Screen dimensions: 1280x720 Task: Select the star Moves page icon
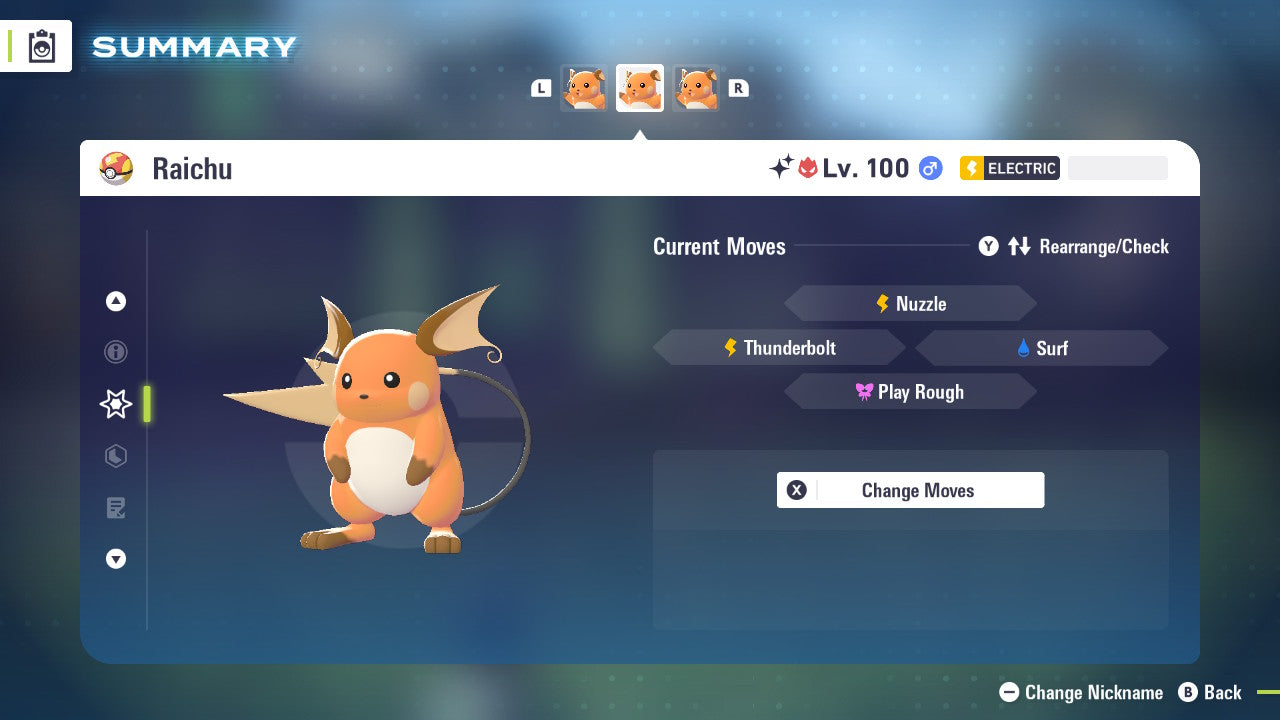(x=115, y=404)
